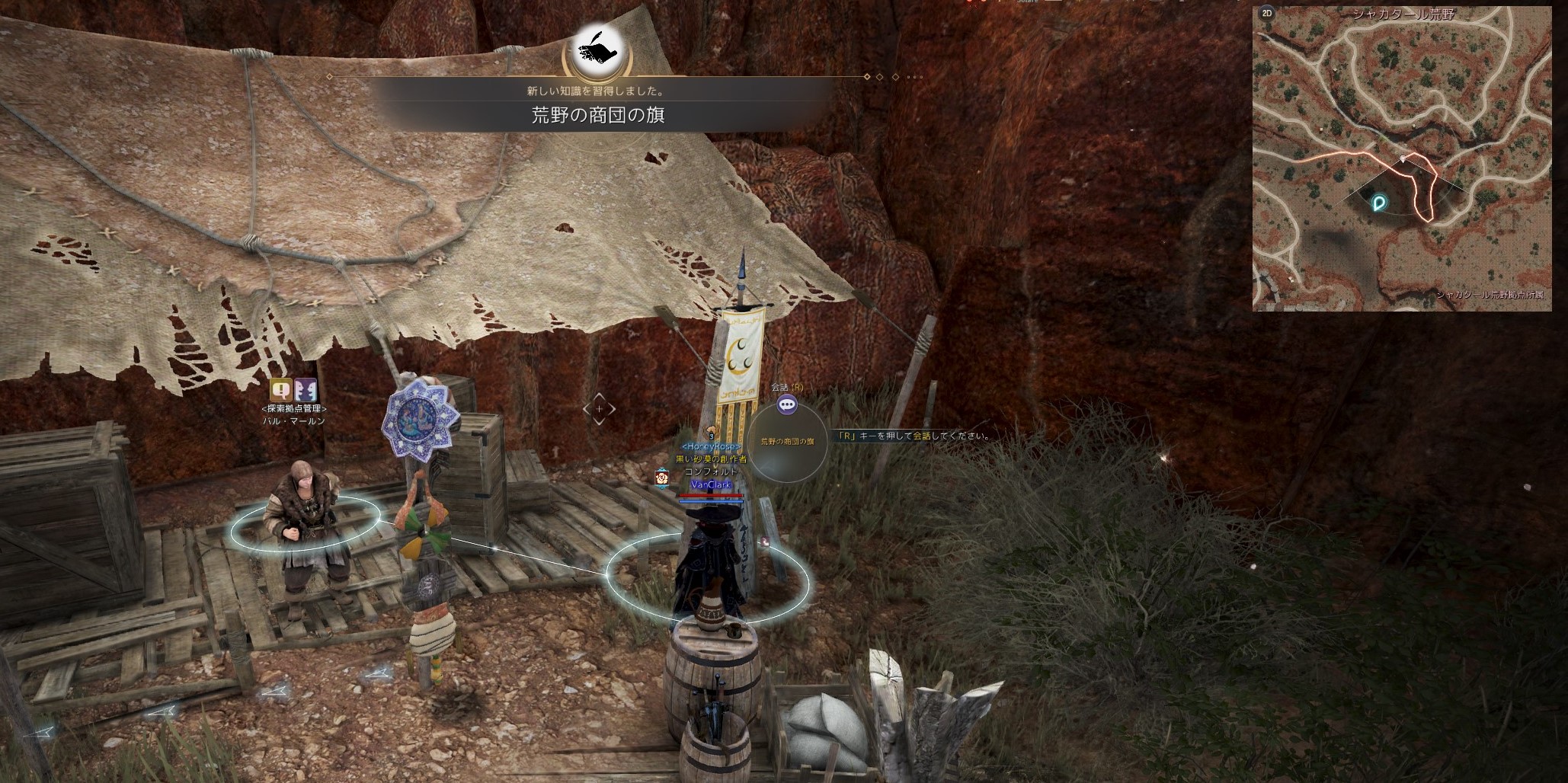Toggle the minimap's 2D view button
This screenshot has width=1568, height=783.
click(1267, 13)
